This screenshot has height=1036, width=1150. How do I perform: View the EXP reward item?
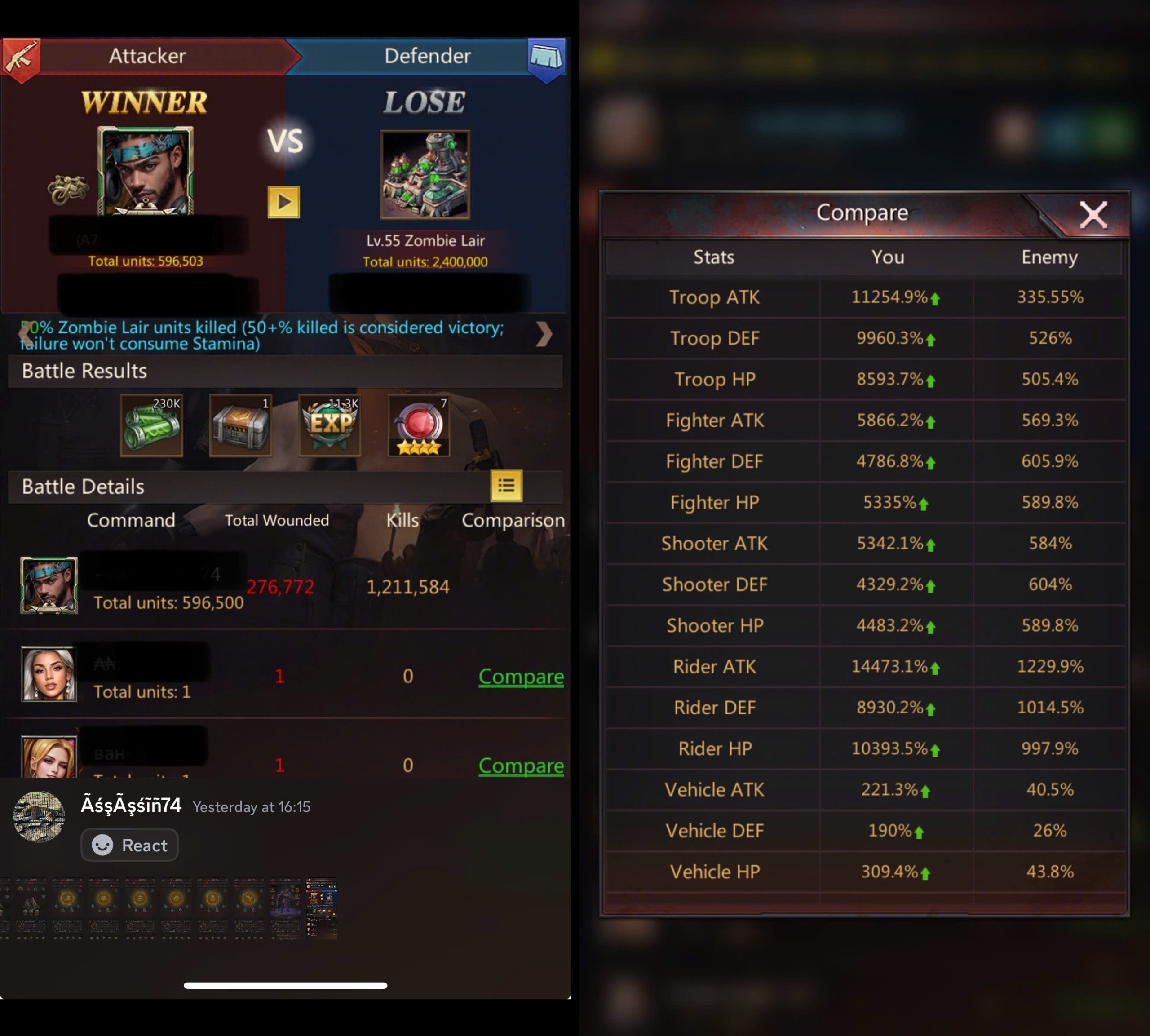pos(329,425)
